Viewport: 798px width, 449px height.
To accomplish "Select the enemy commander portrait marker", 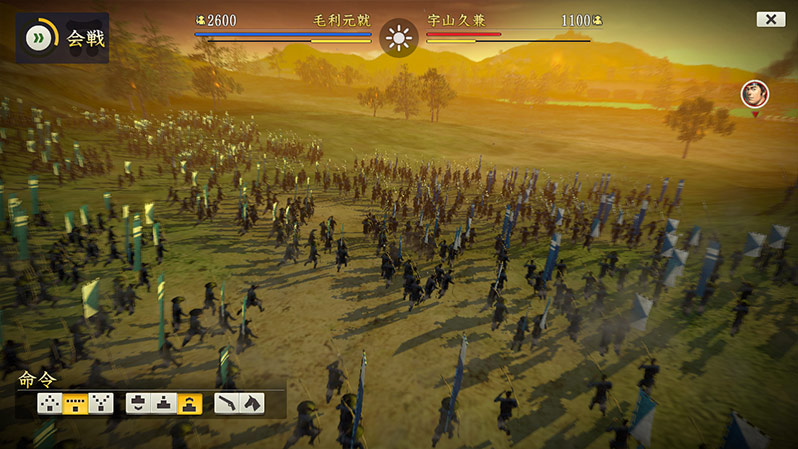I will 755,95.
